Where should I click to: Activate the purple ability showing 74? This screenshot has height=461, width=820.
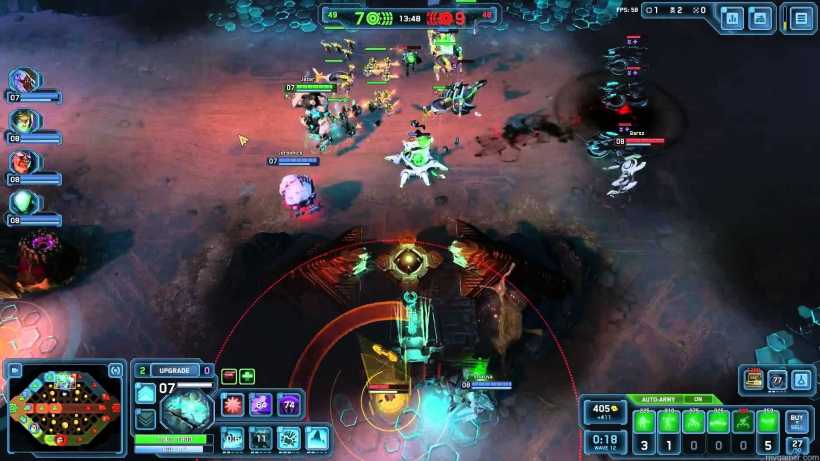[x=289, y=403]
